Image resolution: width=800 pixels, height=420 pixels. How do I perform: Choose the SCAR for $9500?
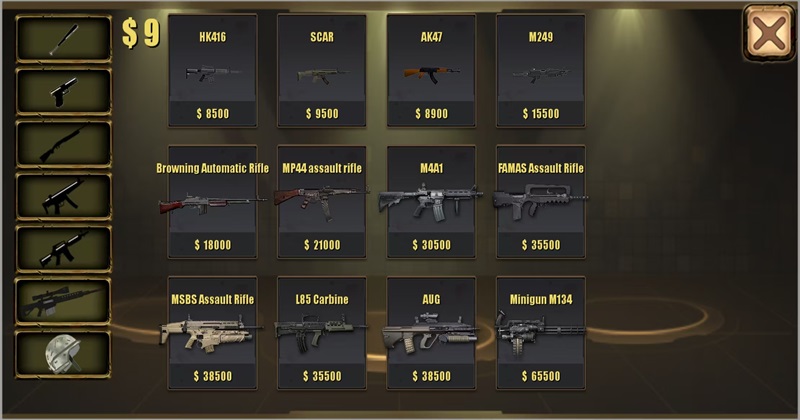pos(321,70)
